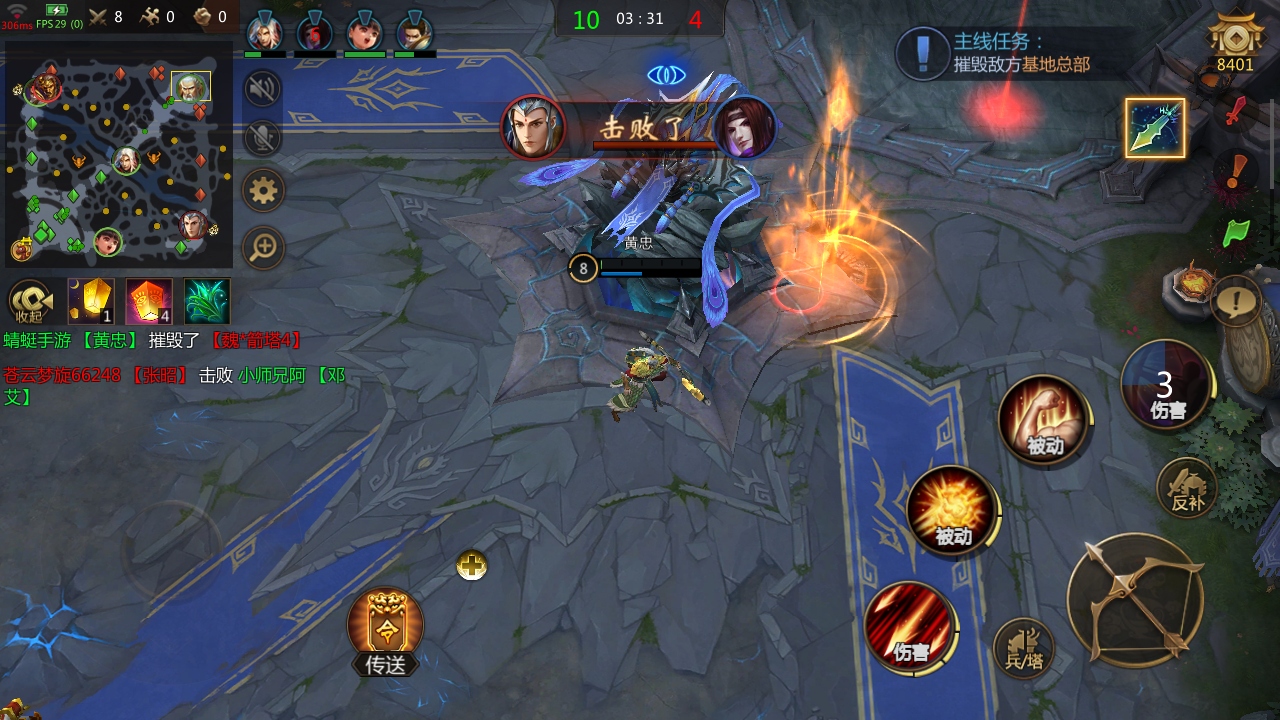Screen dimensions: 1280x720
Task: Trigger the 反补 last-hit button
Action: pos(1188,488)
